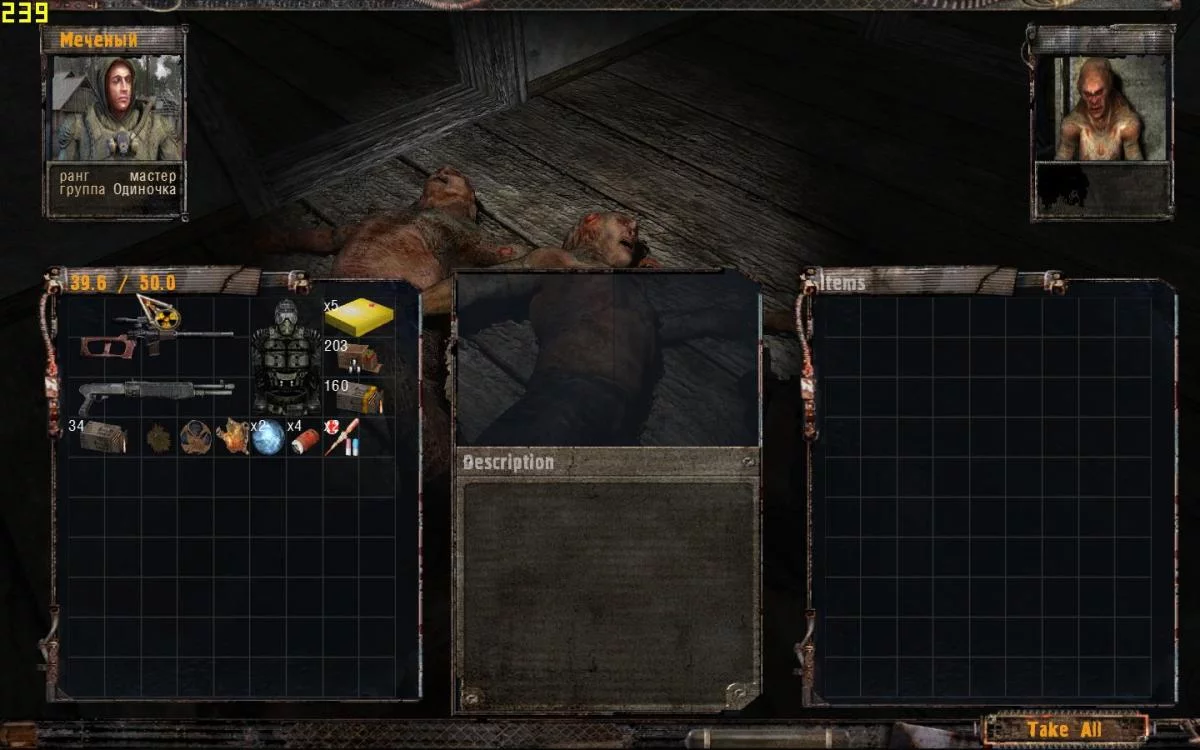Take all items from the corpse
The image size is (1200, 750).
pos(1065,730)
